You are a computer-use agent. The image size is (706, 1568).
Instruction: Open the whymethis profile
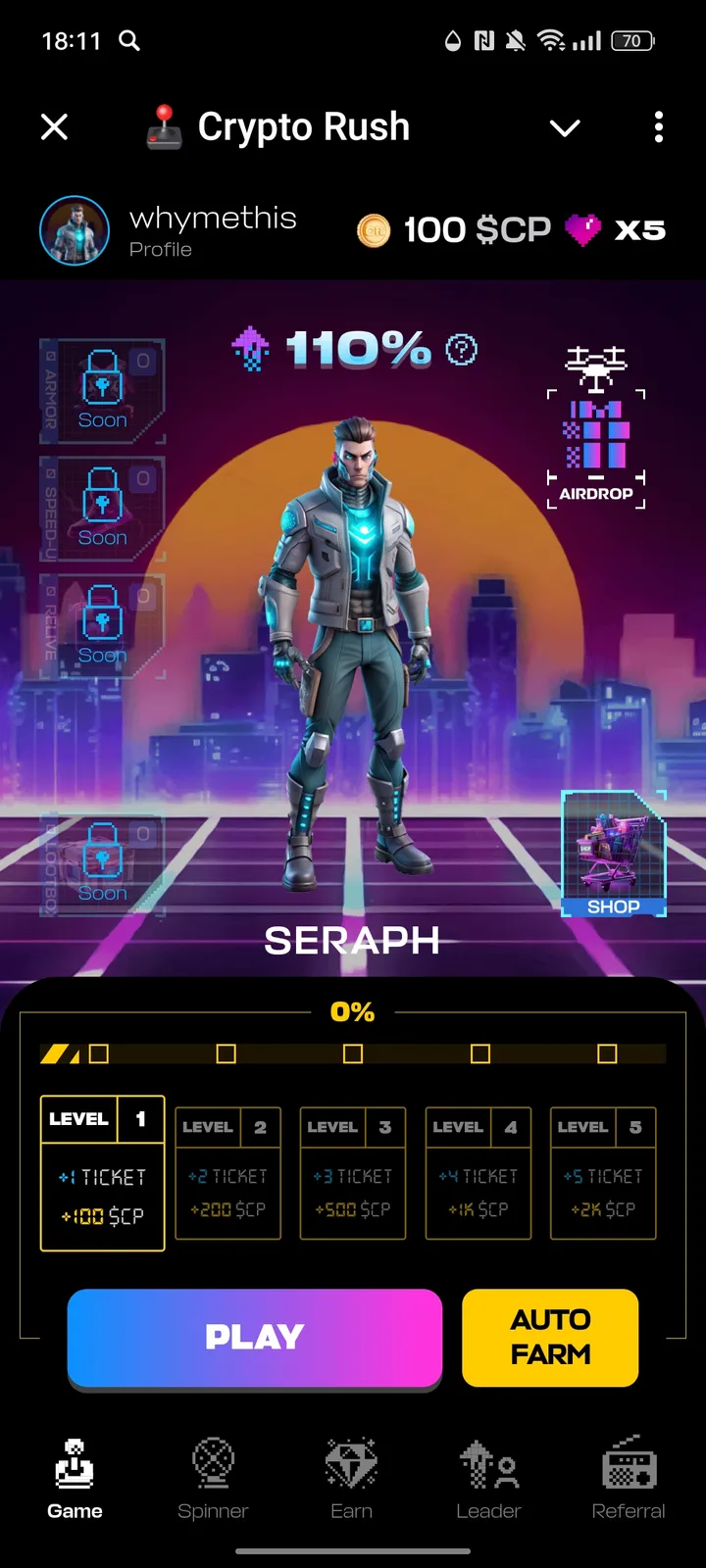click(169, 231)
